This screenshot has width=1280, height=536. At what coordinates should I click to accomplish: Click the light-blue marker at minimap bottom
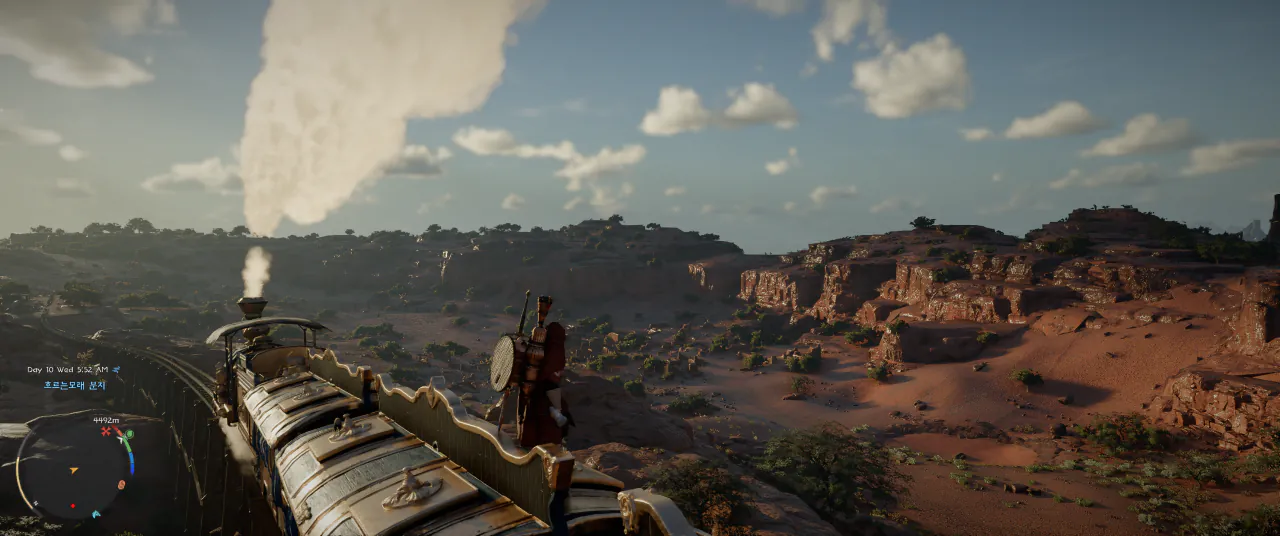tap(96, 514)
